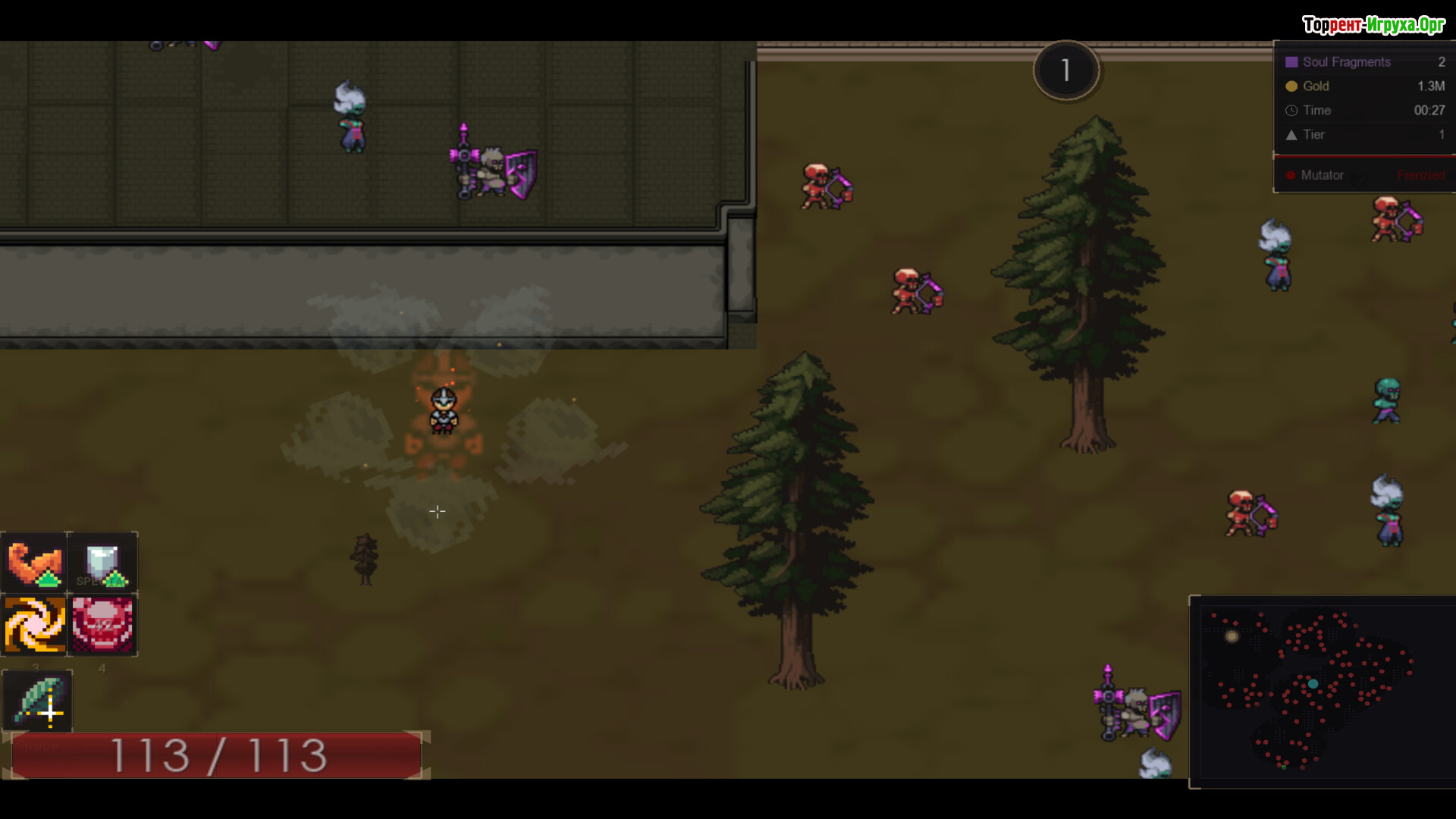
Task: Select the red demon face ability
Action: point(102,626)
